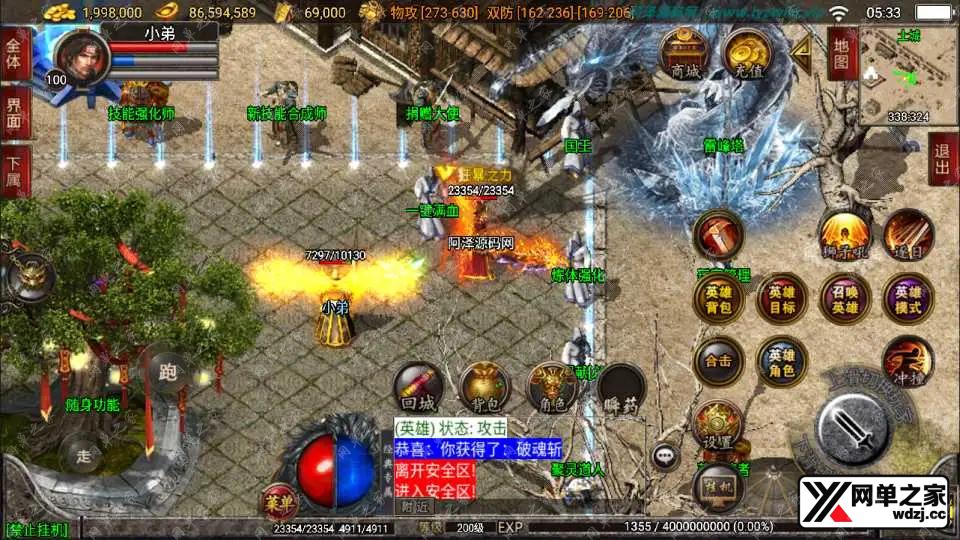Select the 英雄目标 button

pyautogui.click(x=782, y=300)
